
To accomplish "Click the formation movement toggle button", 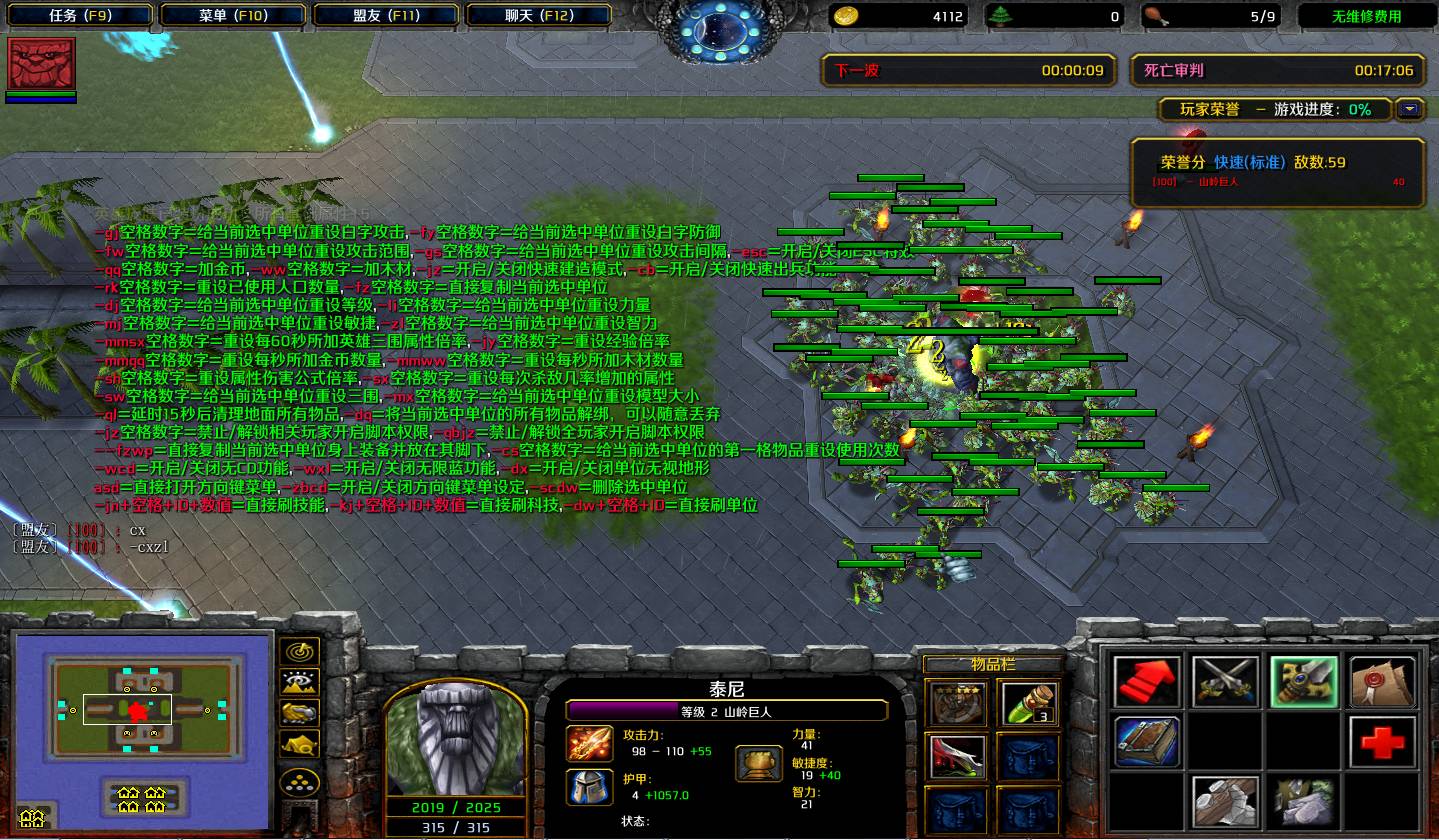I will 300,782.
